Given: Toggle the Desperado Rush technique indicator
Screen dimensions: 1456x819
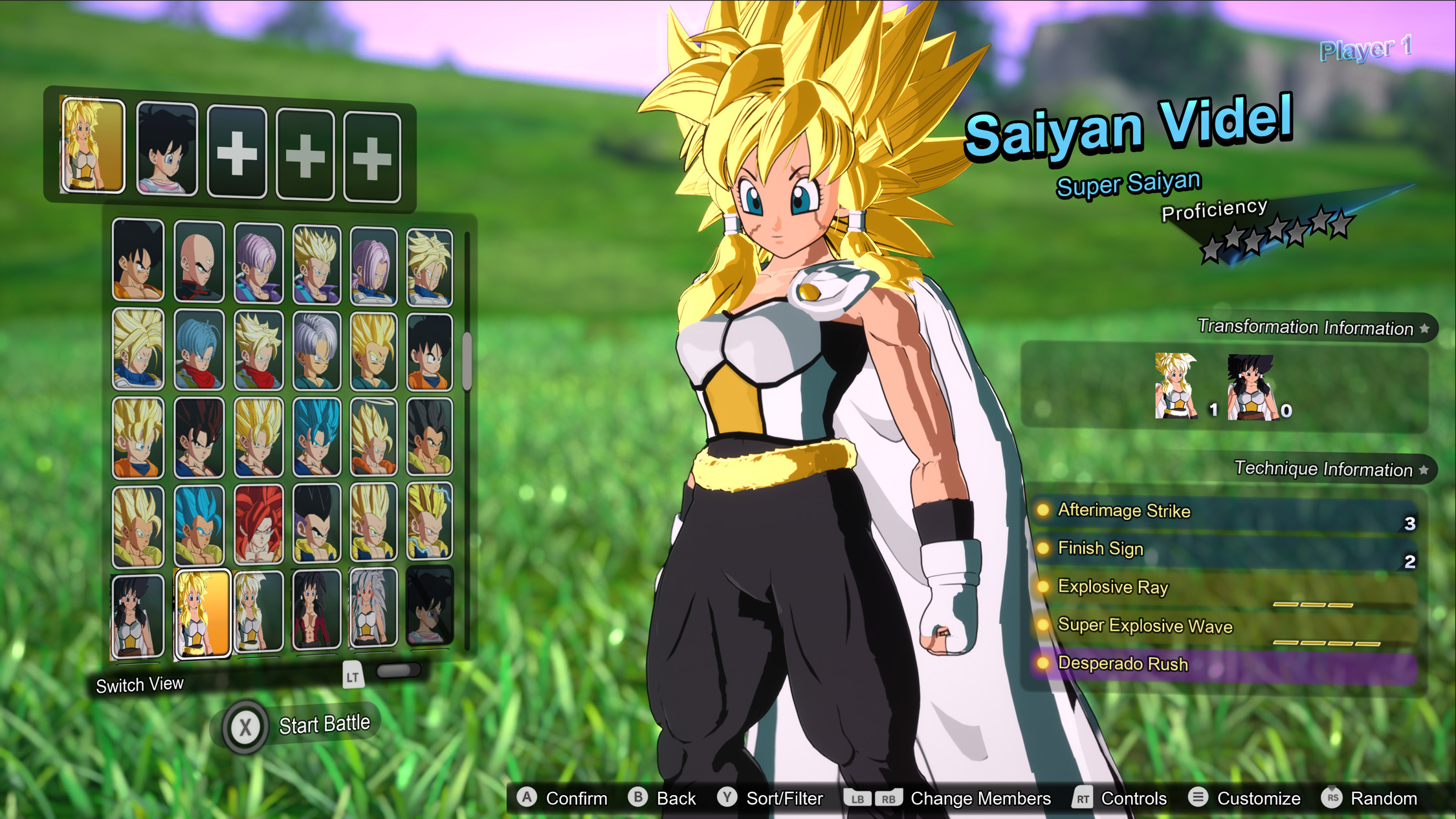Looking at the screenshot, I should click(x=1044, y=664).
